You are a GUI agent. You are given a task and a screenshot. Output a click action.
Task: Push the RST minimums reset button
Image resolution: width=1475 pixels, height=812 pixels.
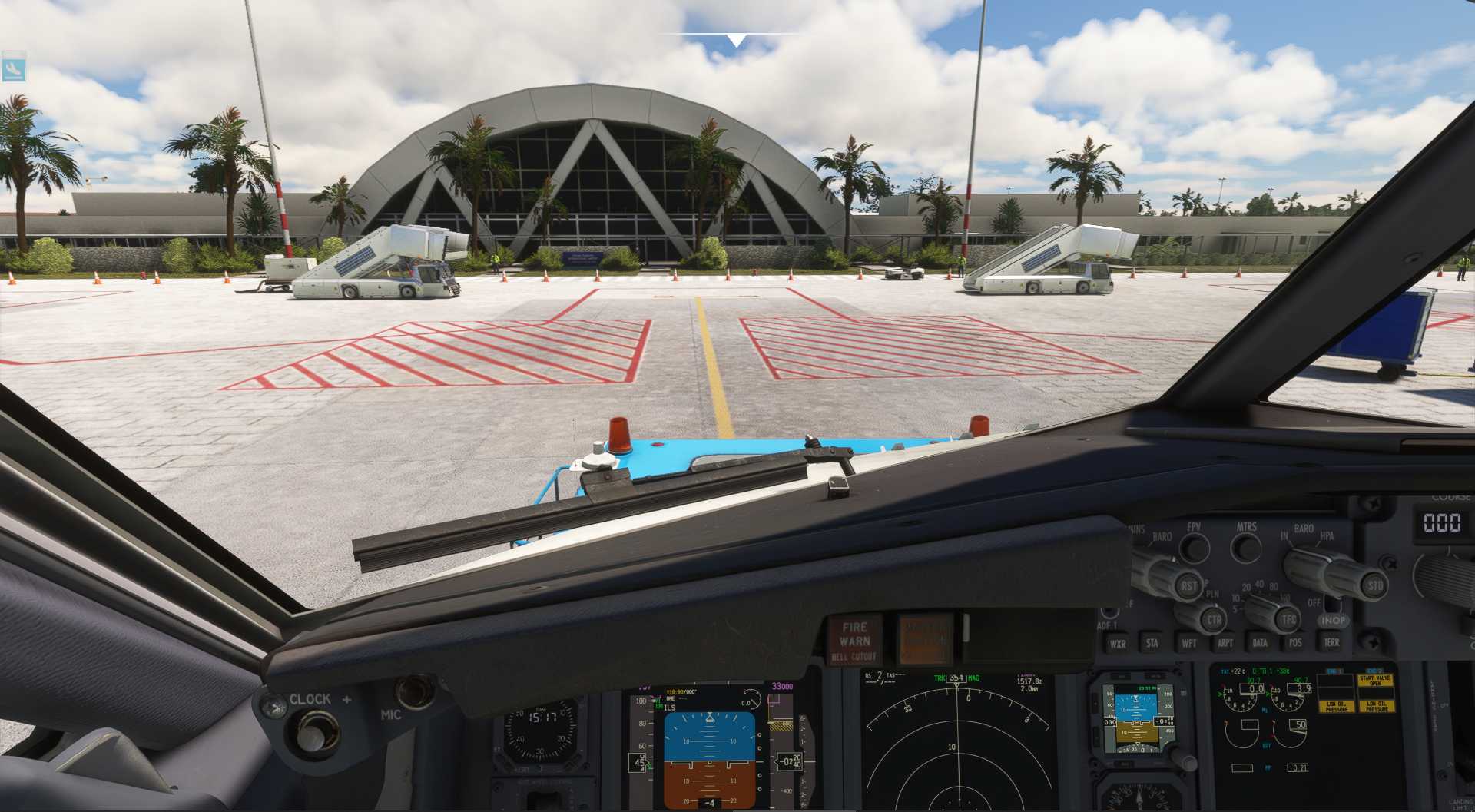coord(1188,585)
